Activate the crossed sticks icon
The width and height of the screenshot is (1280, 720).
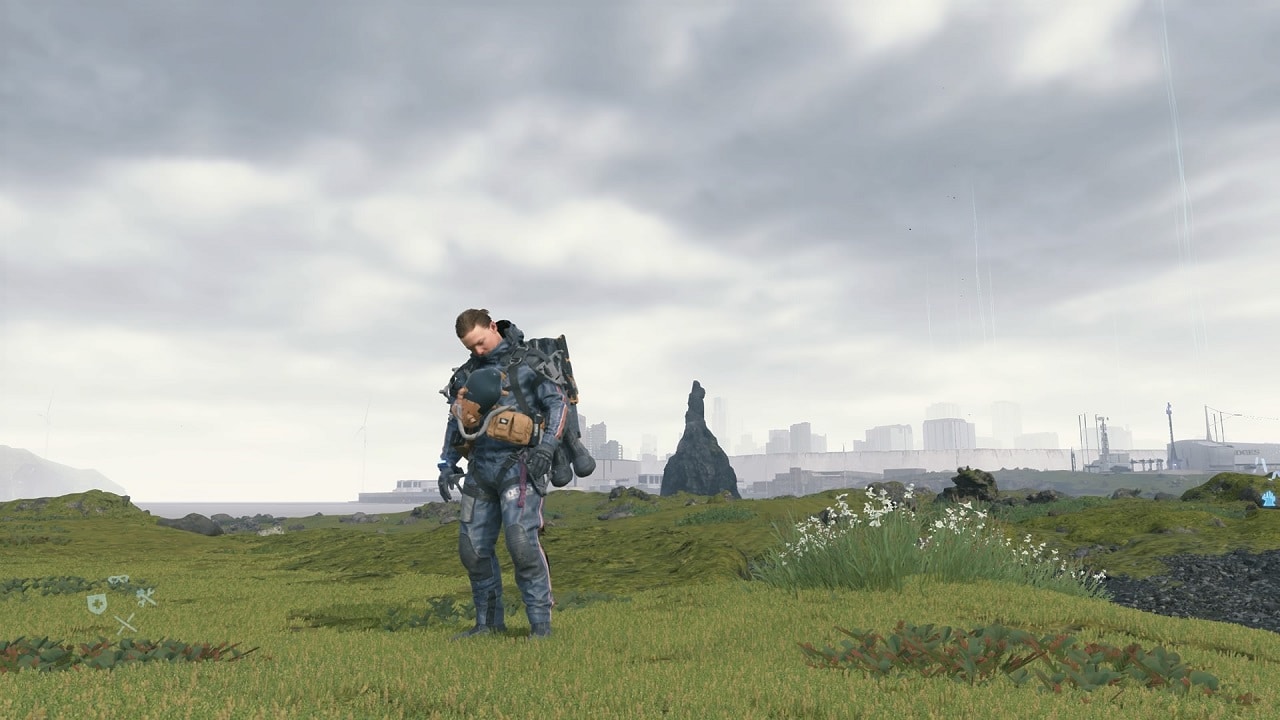coord(125,623)
